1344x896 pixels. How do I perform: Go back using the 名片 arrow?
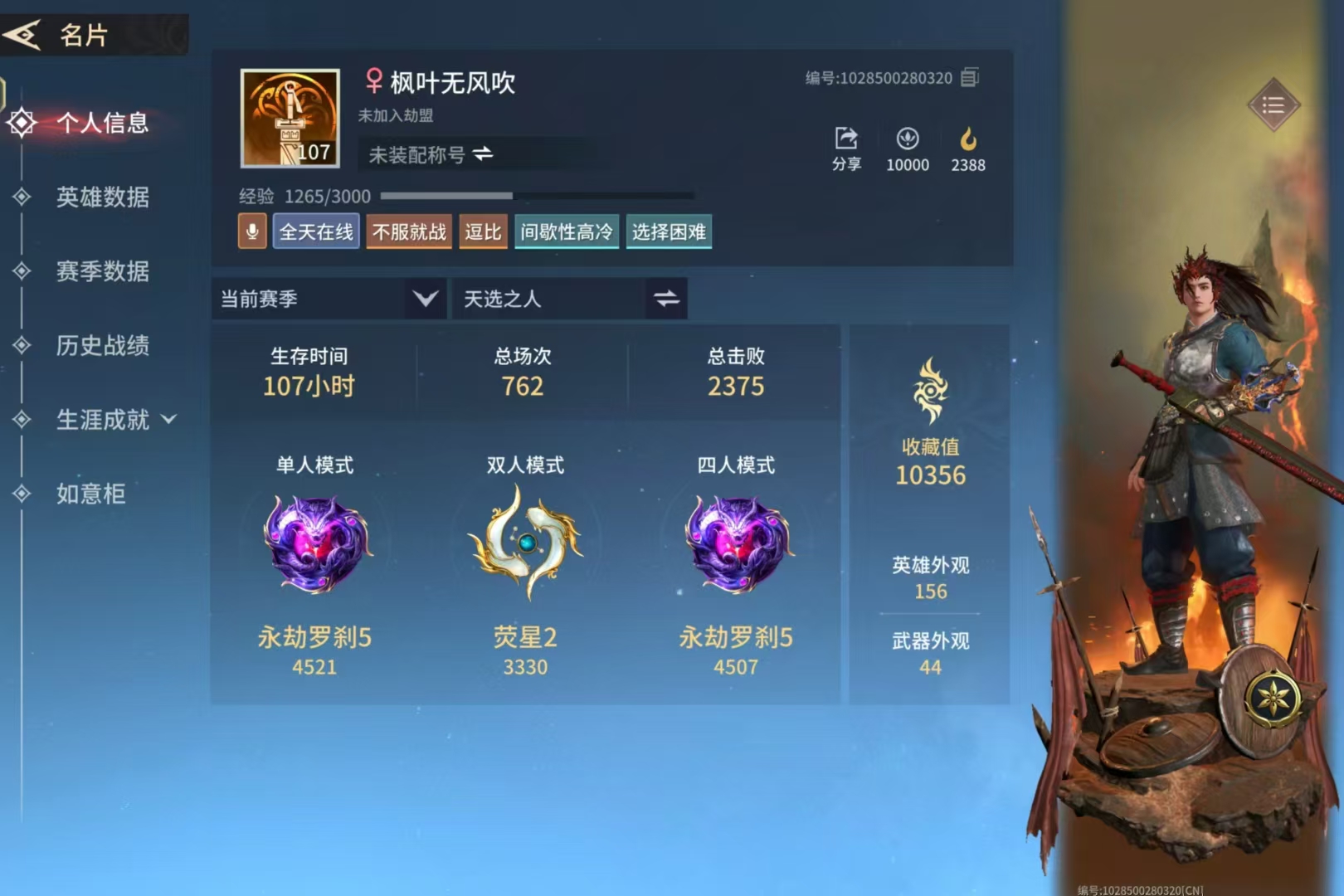coord(23,35)
